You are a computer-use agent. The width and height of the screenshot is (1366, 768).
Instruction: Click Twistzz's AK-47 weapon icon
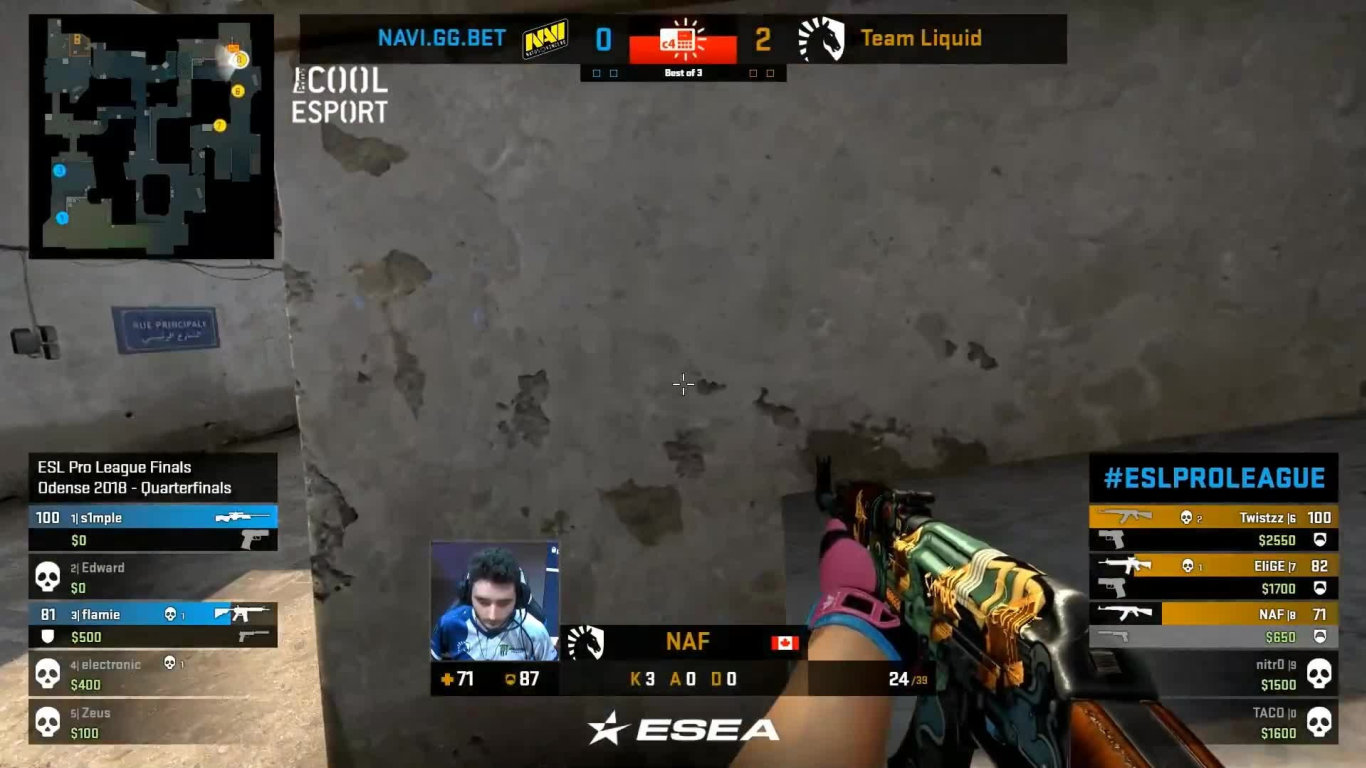(x=1124, y=517)
